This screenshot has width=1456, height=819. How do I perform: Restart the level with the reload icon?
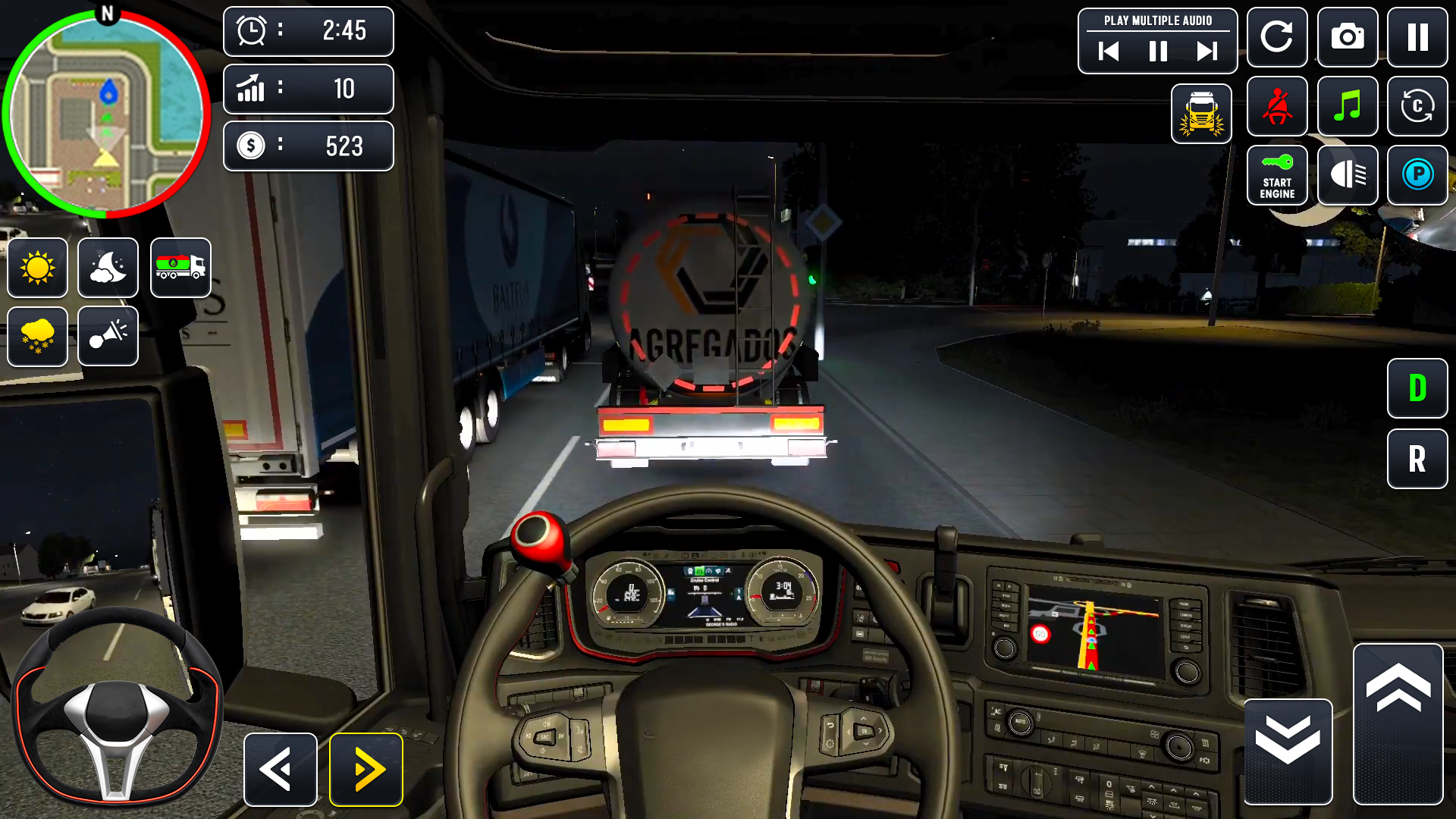[1277, 37]
